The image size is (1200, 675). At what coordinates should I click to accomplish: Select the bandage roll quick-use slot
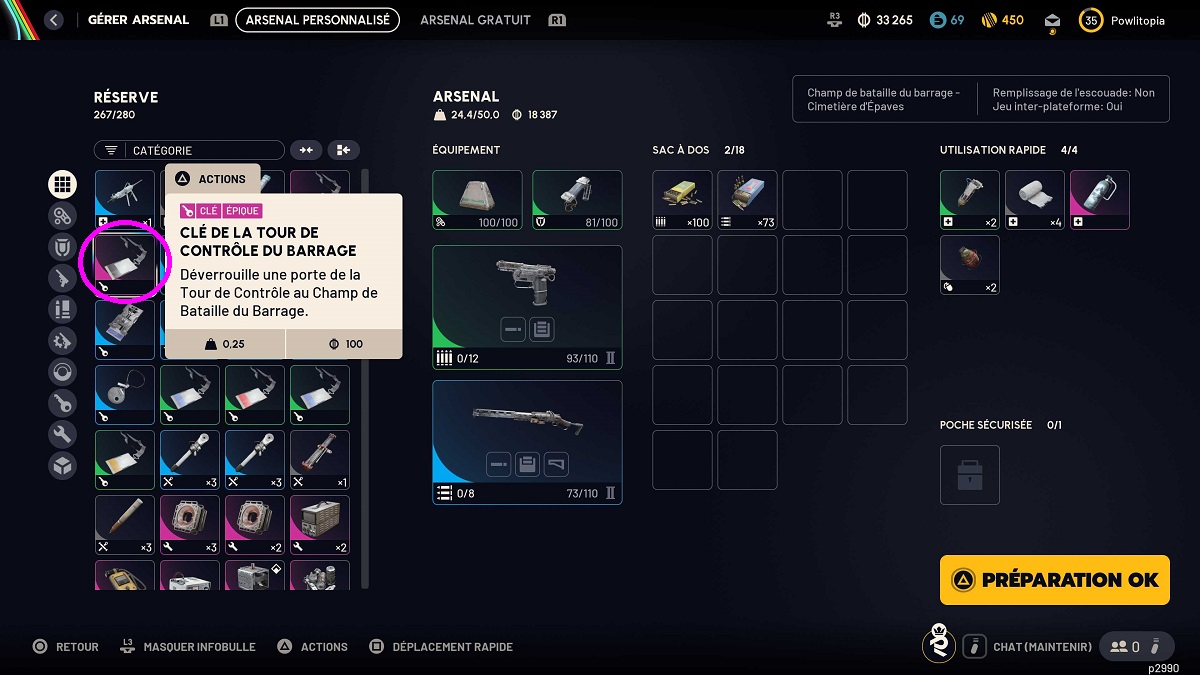click(1034, 200)
